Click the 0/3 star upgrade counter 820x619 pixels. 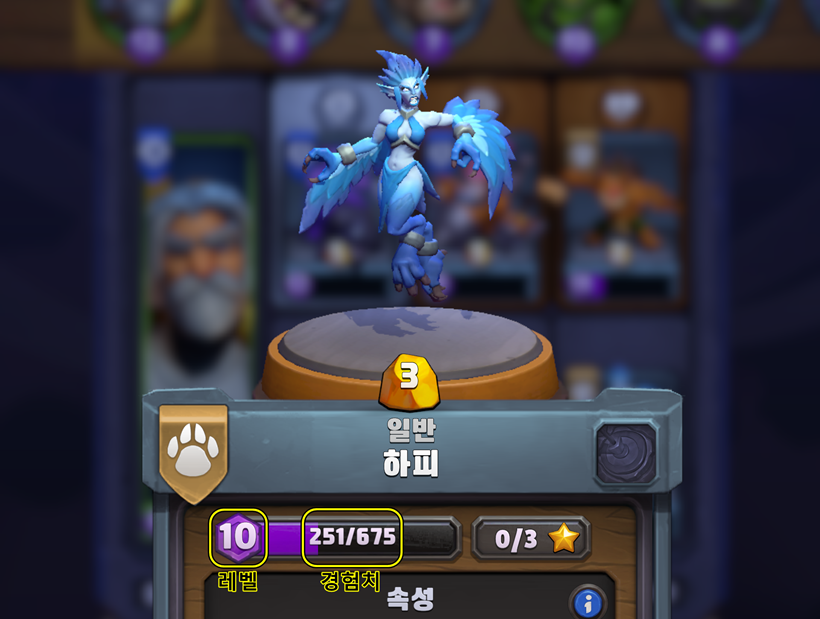[531, 539]
